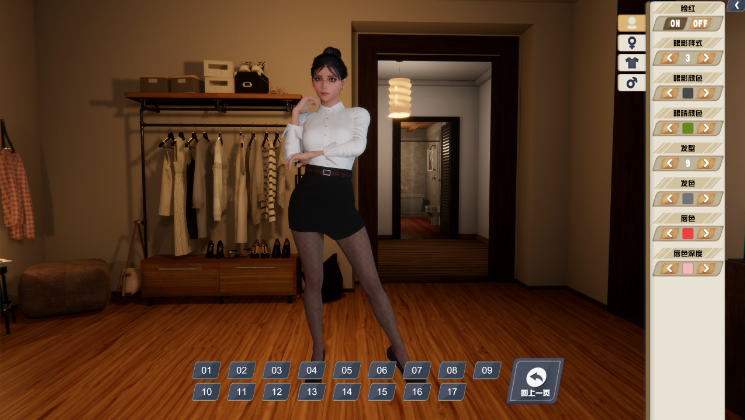Select pose number 01

point(206,370)
